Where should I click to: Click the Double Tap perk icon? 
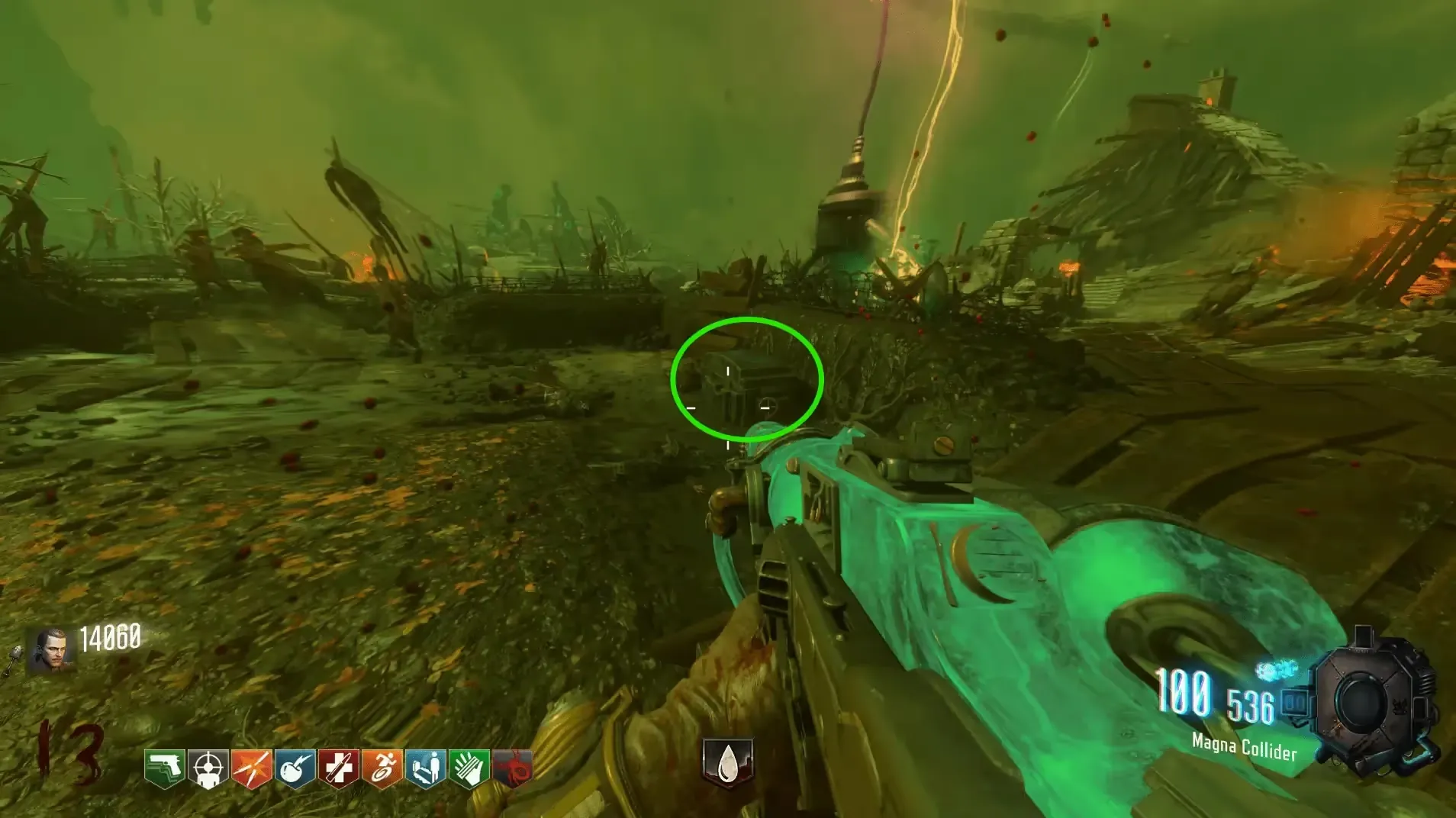click(252, 768)
